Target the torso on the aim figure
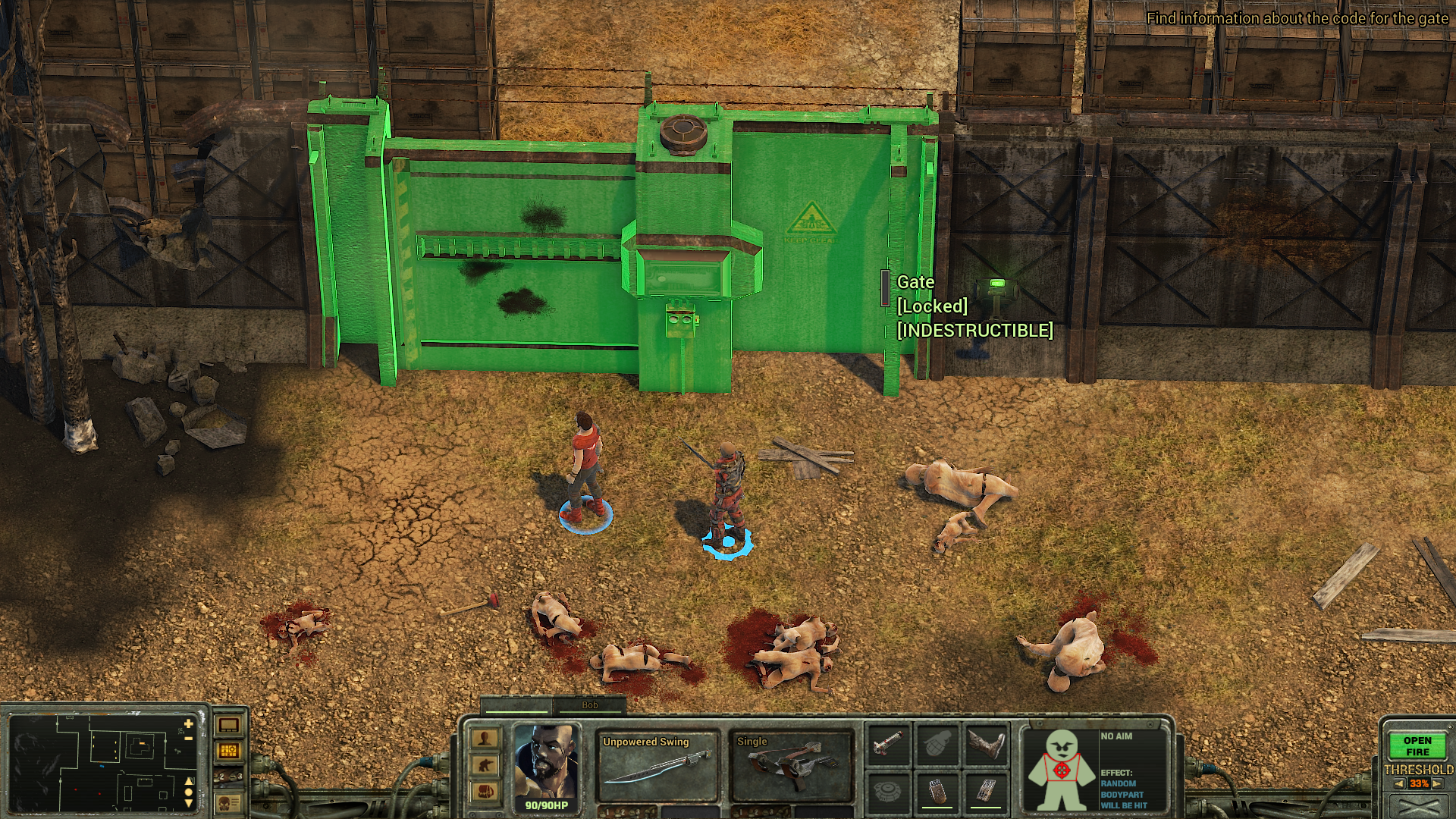Image resolution: width=1456 pixels, height=819 pixels. [1061, 770]
